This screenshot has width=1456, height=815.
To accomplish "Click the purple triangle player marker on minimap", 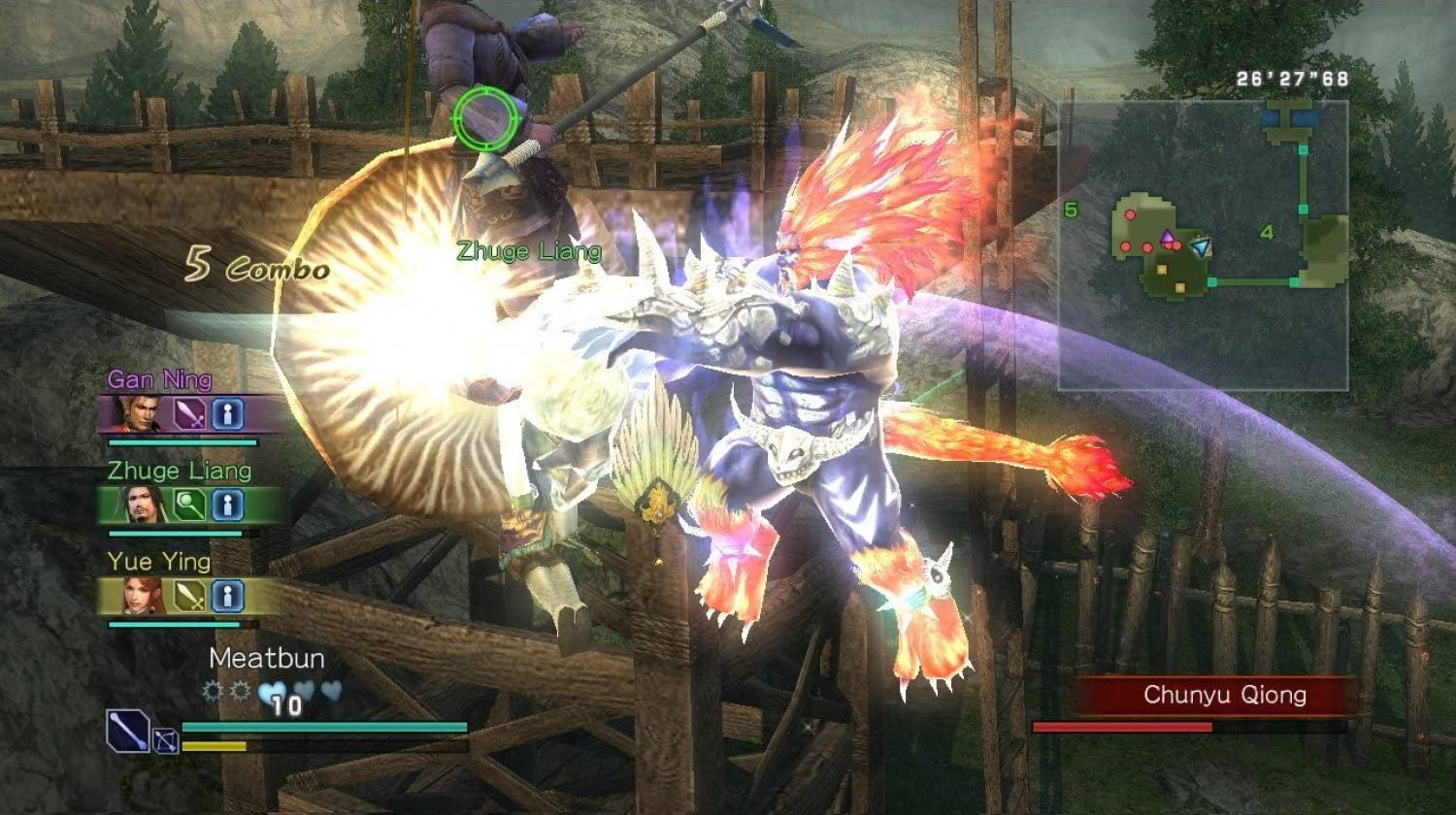I will 1167,236.
